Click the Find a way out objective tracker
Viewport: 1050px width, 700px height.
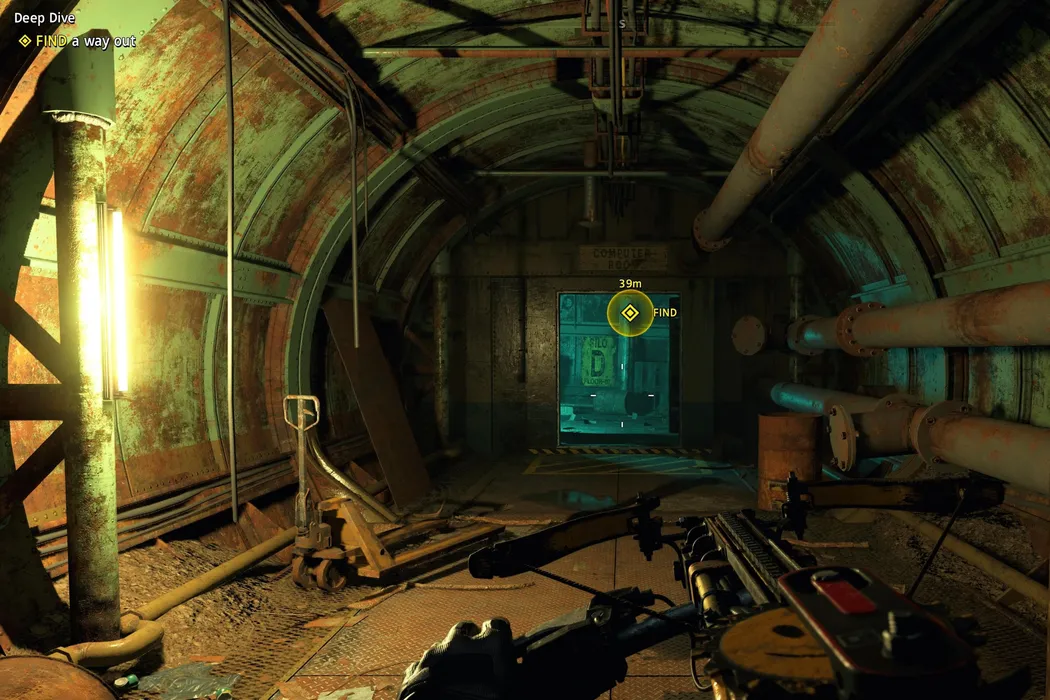(76, 41)
